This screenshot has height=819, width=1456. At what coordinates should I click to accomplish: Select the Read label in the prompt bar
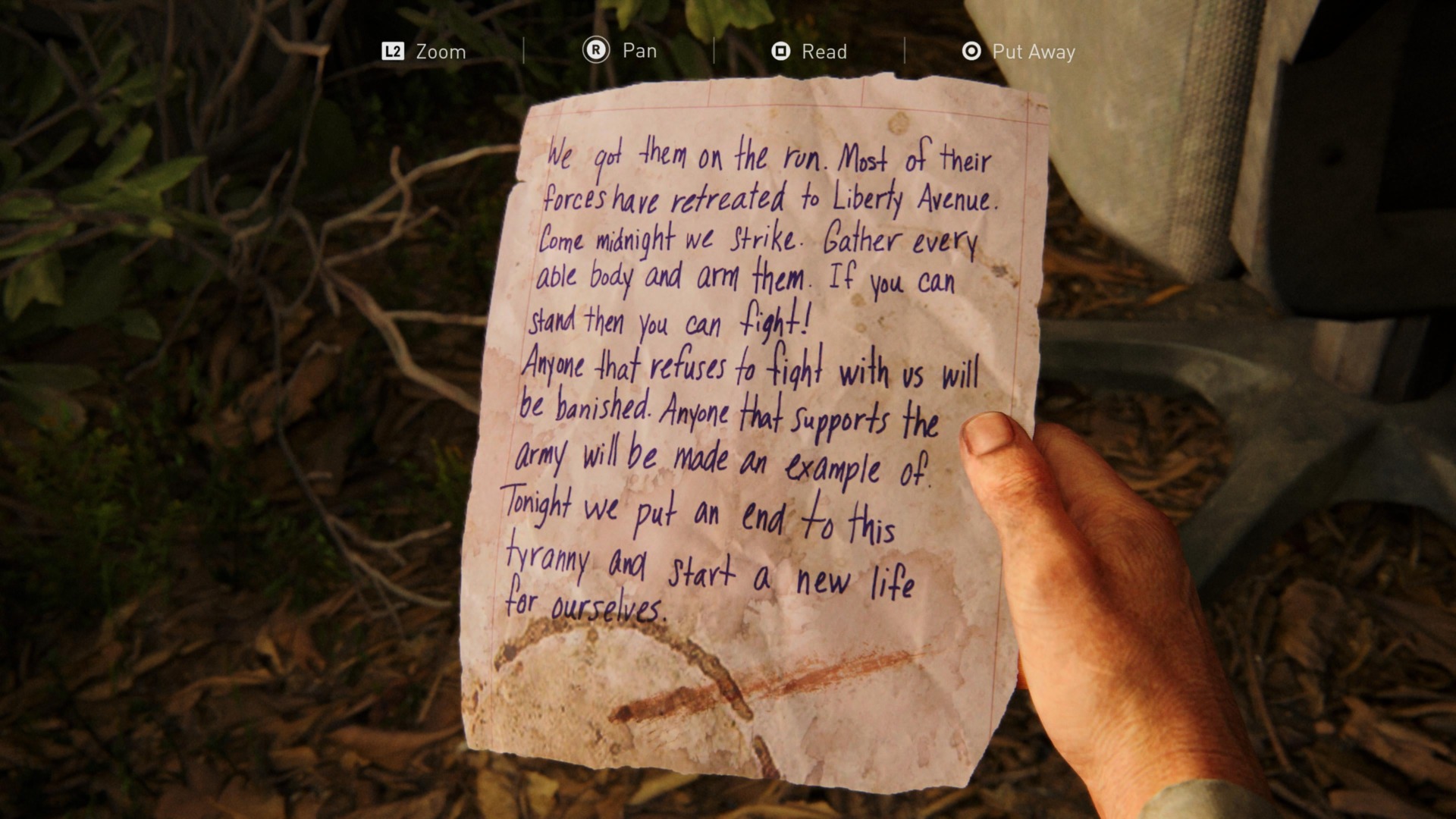(x=824, y=52)
